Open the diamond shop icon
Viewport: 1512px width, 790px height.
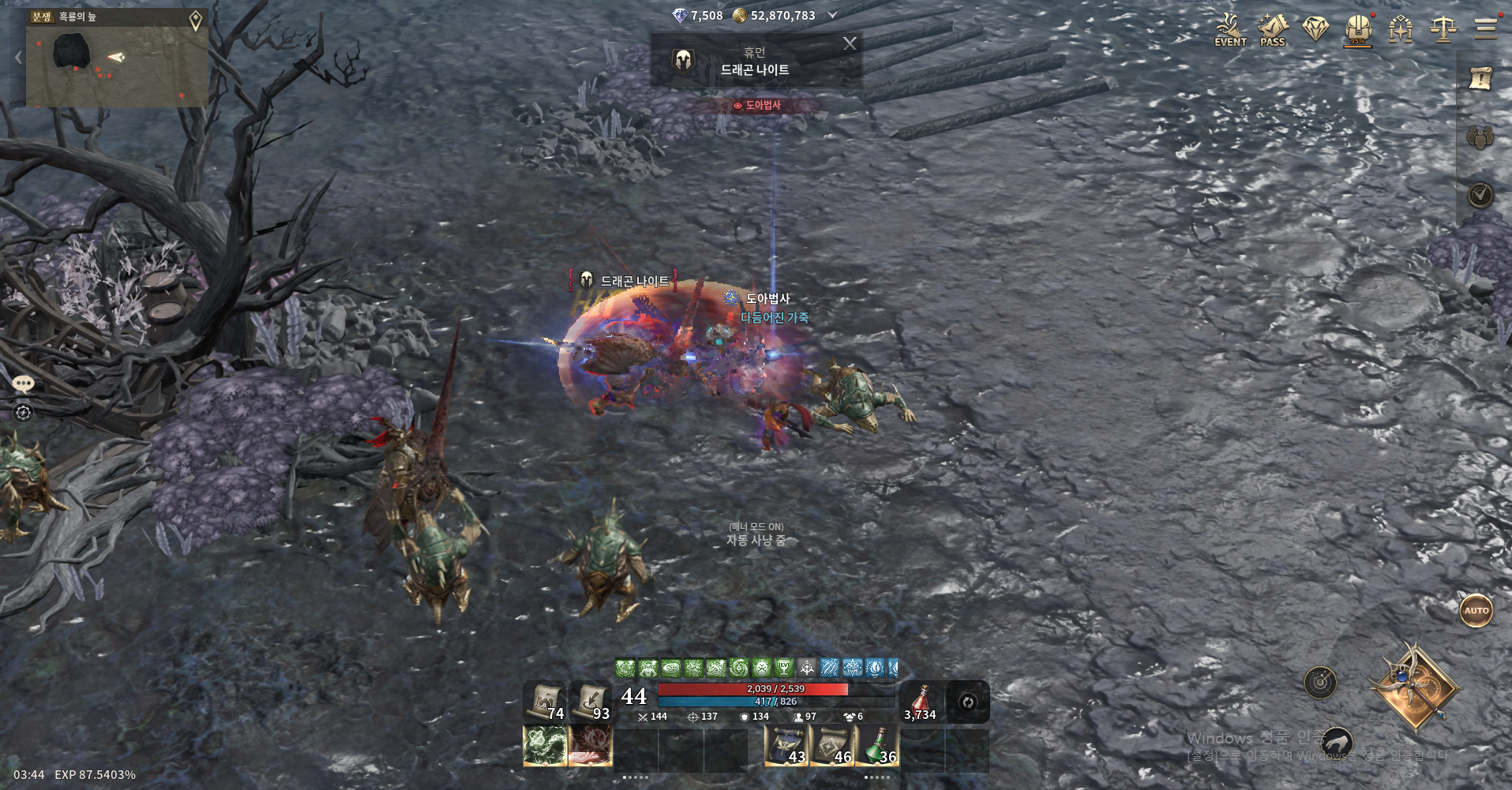coord(1315,30)
